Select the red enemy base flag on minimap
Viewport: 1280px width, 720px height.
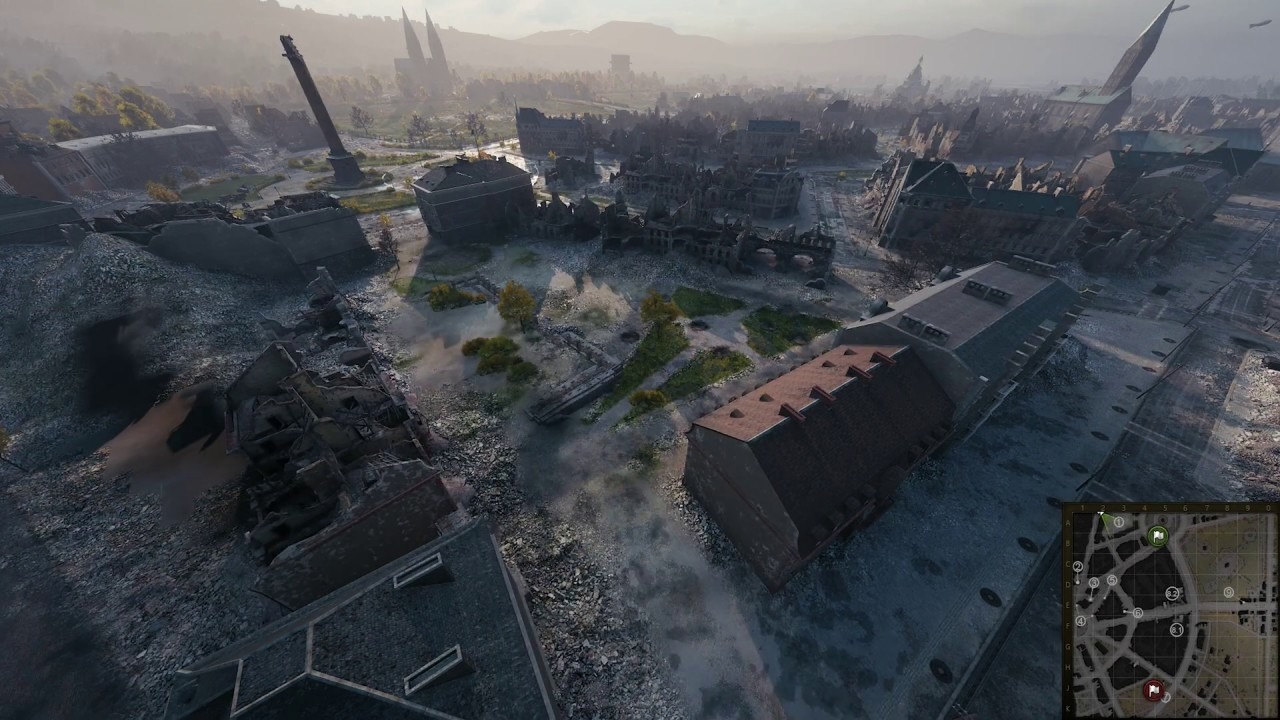(1153, 690)
